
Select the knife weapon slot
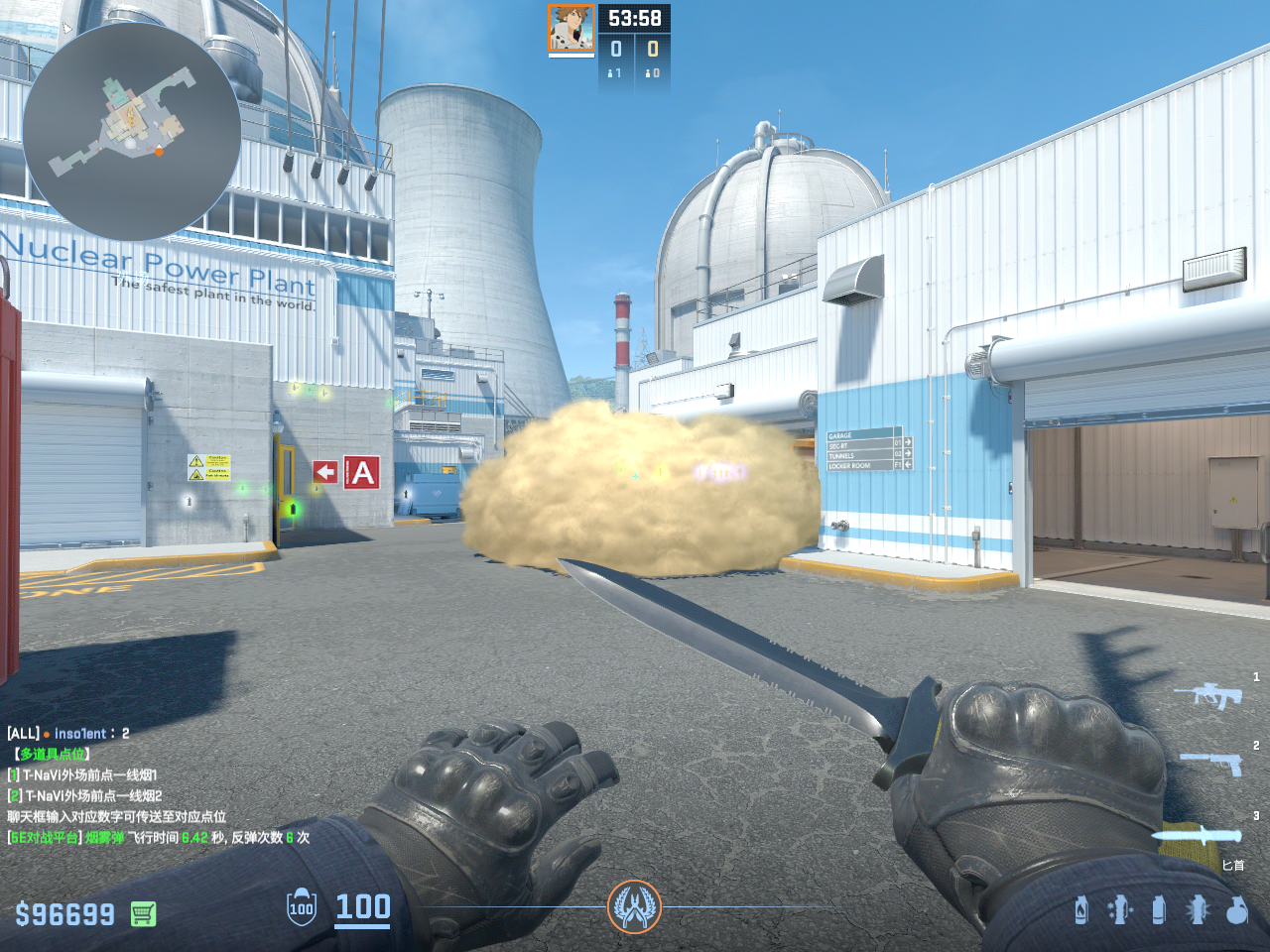point(1198,836)
